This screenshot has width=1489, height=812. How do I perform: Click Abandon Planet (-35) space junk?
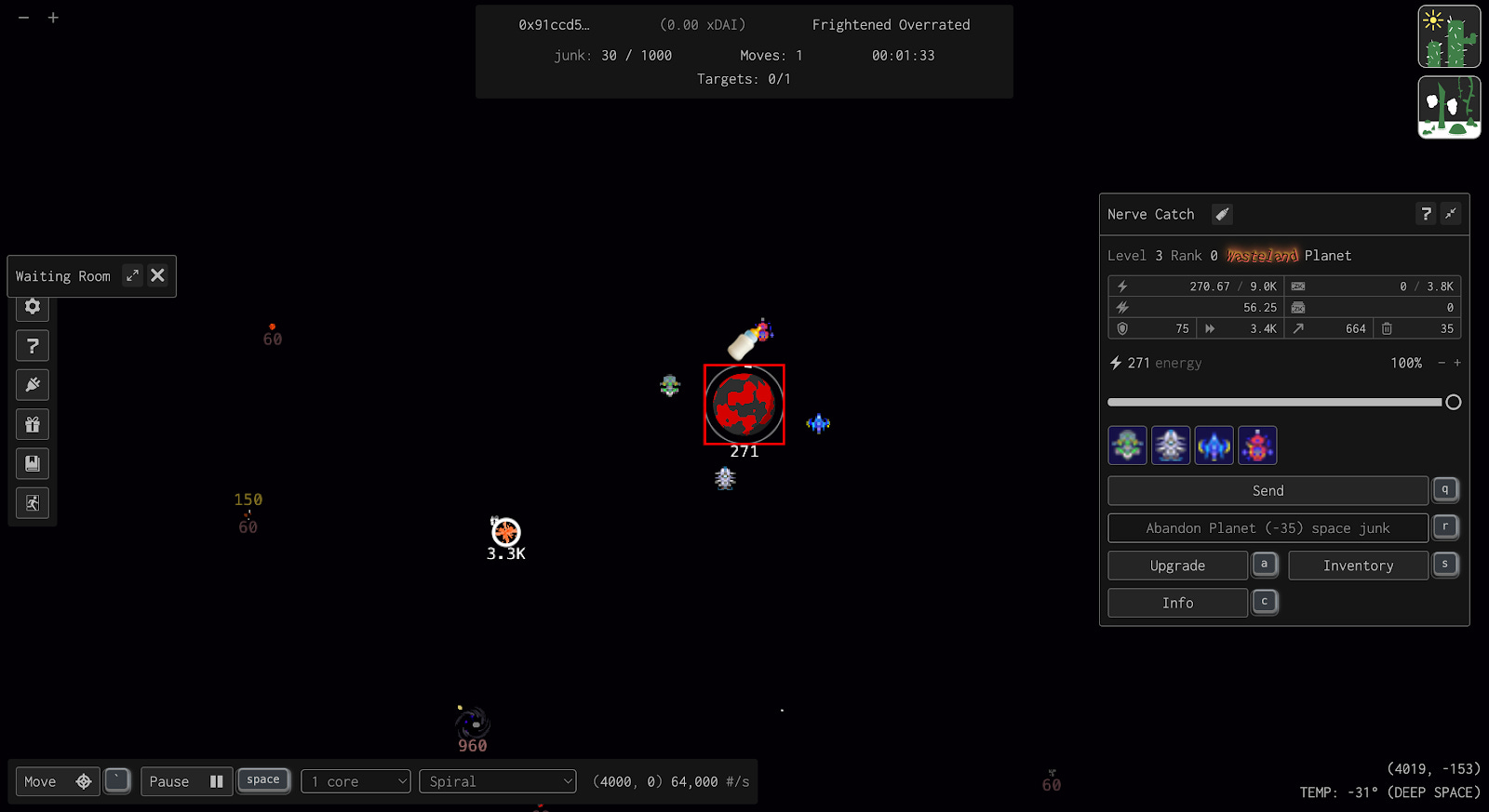click(x=1268, y=527)
